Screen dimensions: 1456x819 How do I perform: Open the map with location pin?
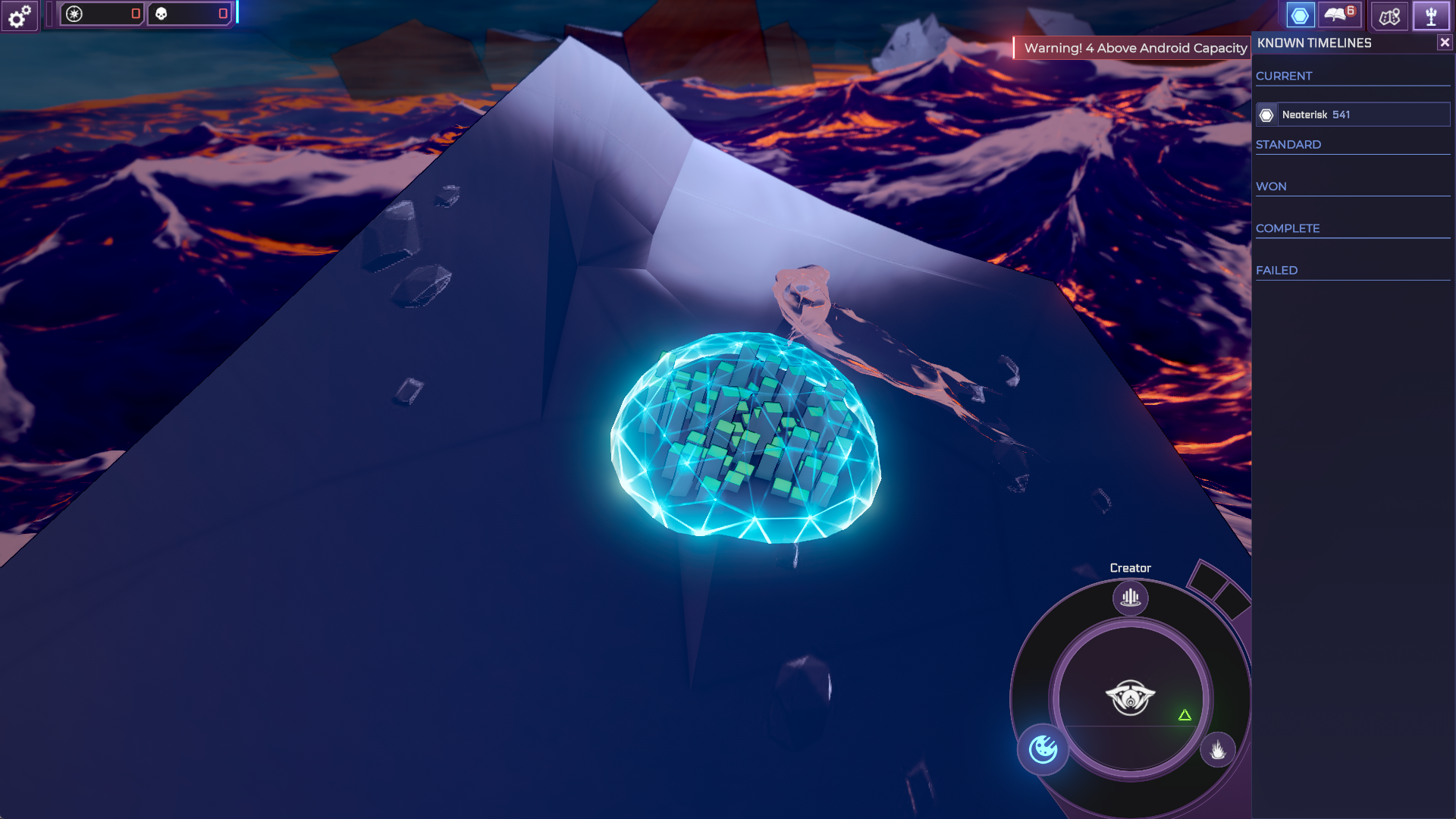click(1389, 16)
